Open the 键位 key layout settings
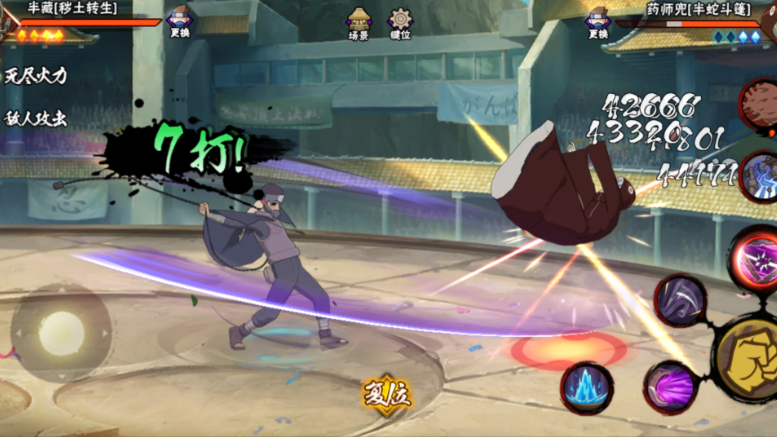This screenshot has height=437, width=777. click(400, 22)
